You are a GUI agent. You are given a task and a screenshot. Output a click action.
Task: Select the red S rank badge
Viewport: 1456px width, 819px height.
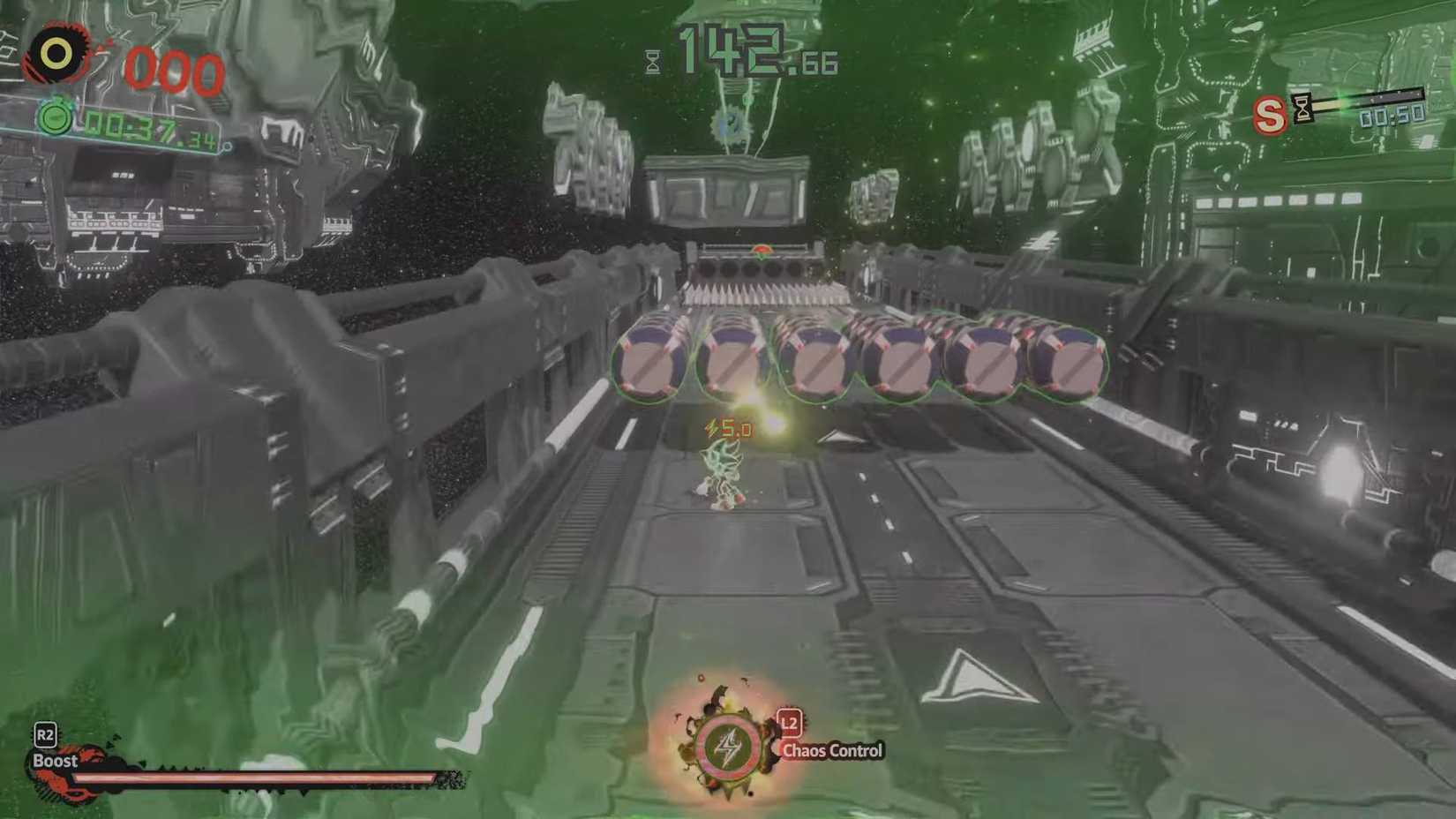(x=1271, y=116)
